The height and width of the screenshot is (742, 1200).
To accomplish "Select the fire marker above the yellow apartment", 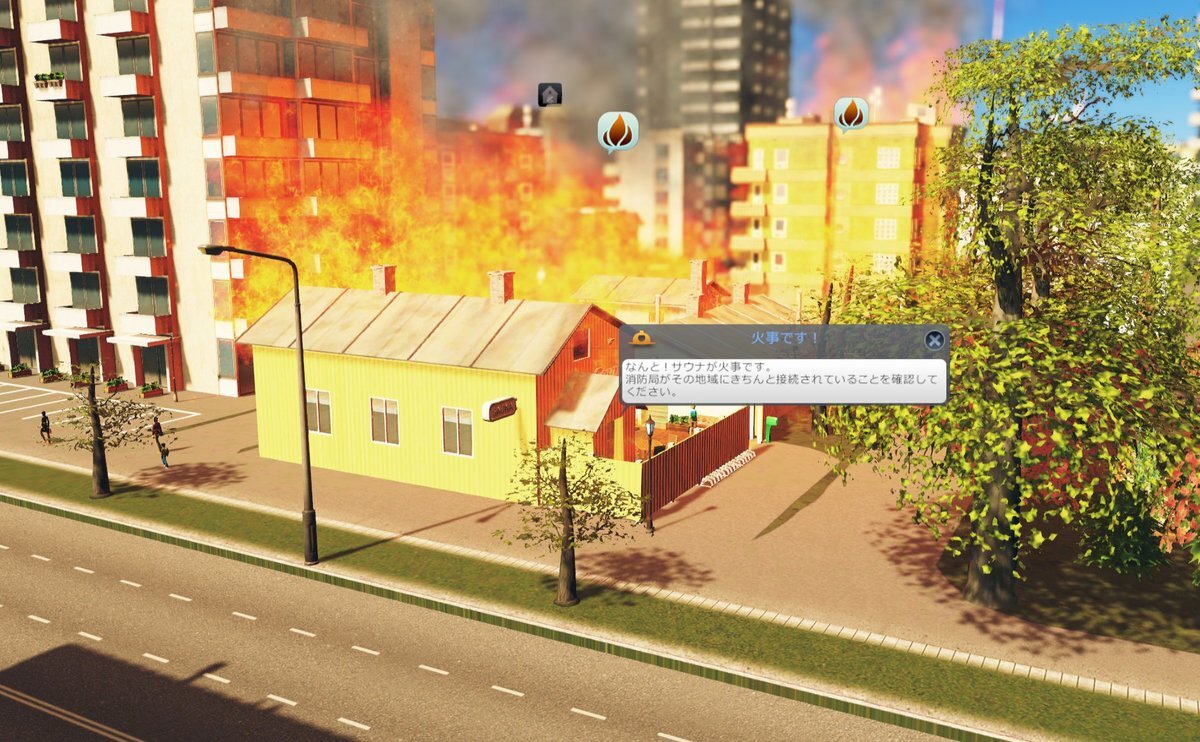I will point(851,114).
